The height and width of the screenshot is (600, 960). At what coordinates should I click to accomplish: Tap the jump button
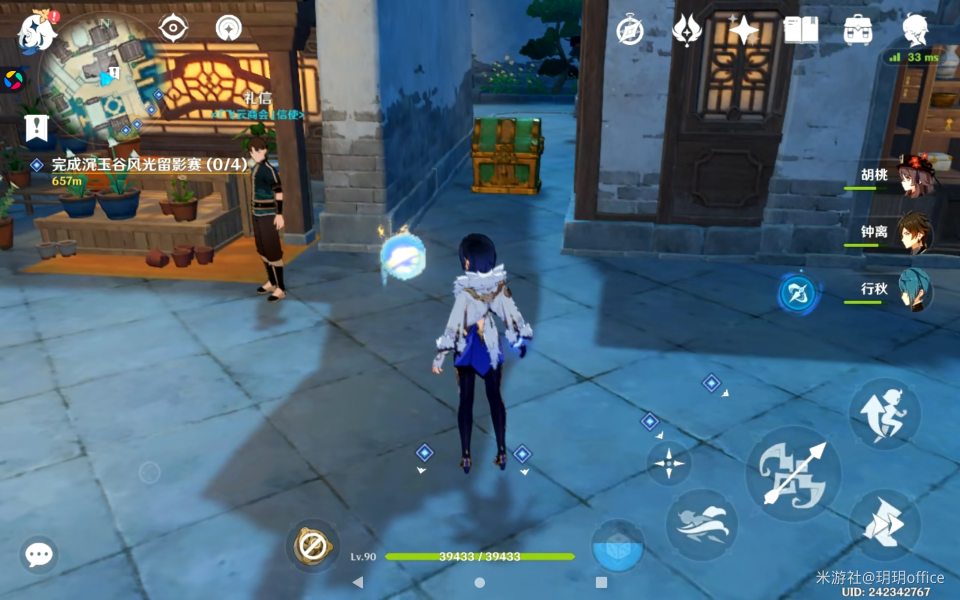tap(884, 413)
